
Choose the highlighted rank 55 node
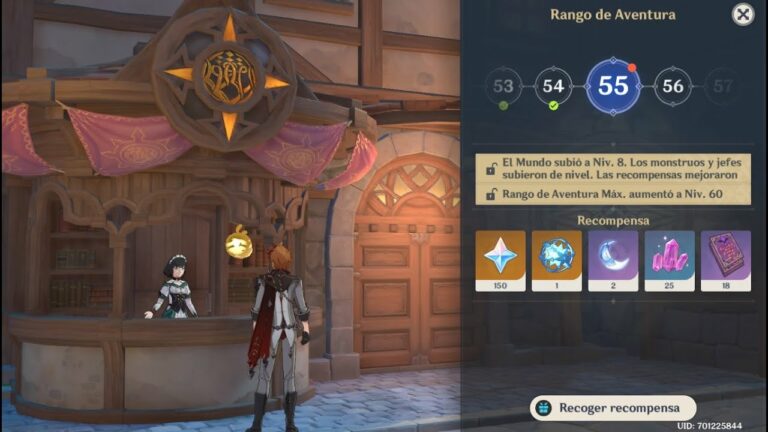(x=613, y=86)
